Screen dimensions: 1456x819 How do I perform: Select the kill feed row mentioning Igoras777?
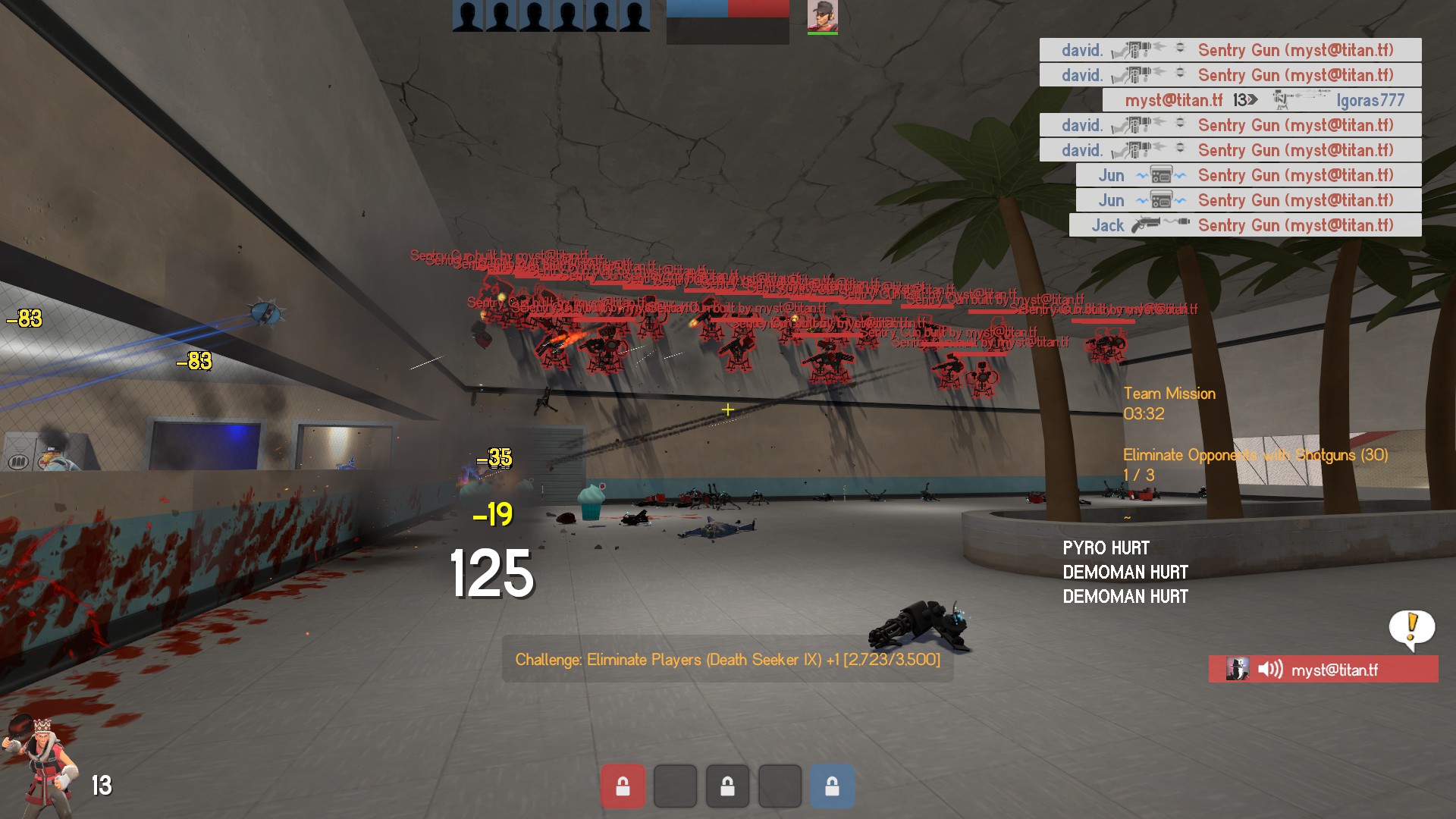(1262, 100)
